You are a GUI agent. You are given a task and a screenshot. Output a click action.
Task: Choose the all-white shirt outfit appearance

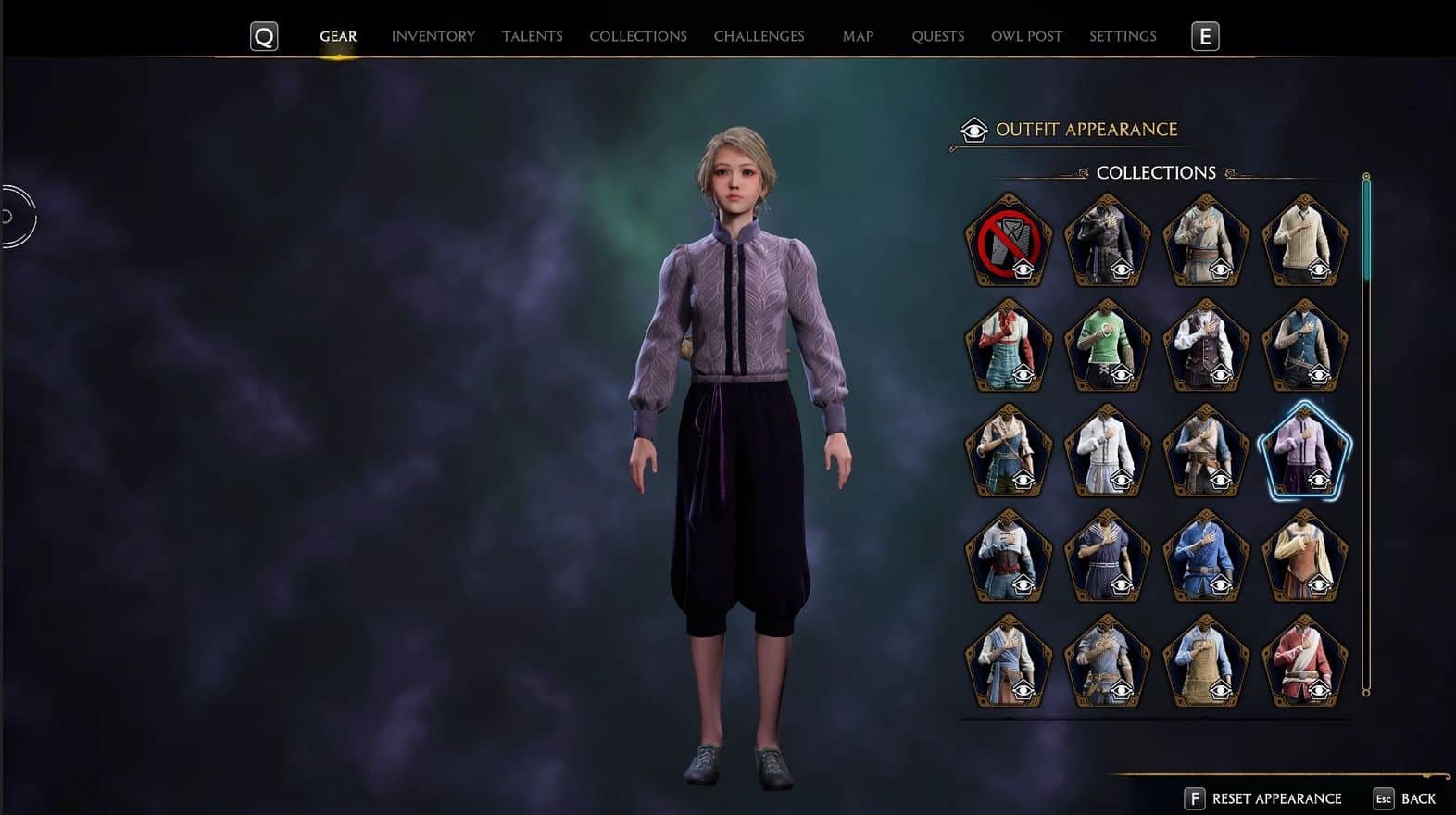(x=1108, y=451)
